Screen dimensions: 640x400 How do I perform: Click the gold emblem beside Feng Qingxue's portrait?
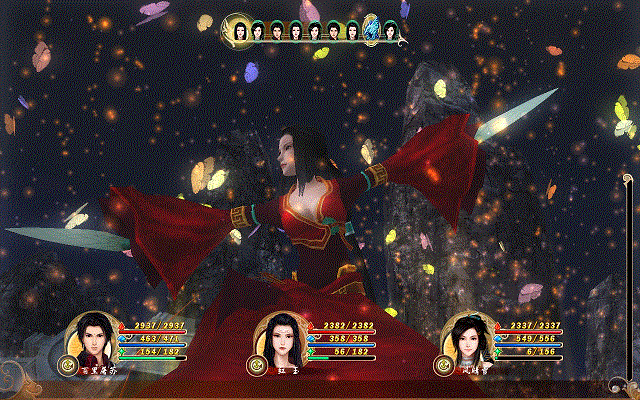point(445,365)
